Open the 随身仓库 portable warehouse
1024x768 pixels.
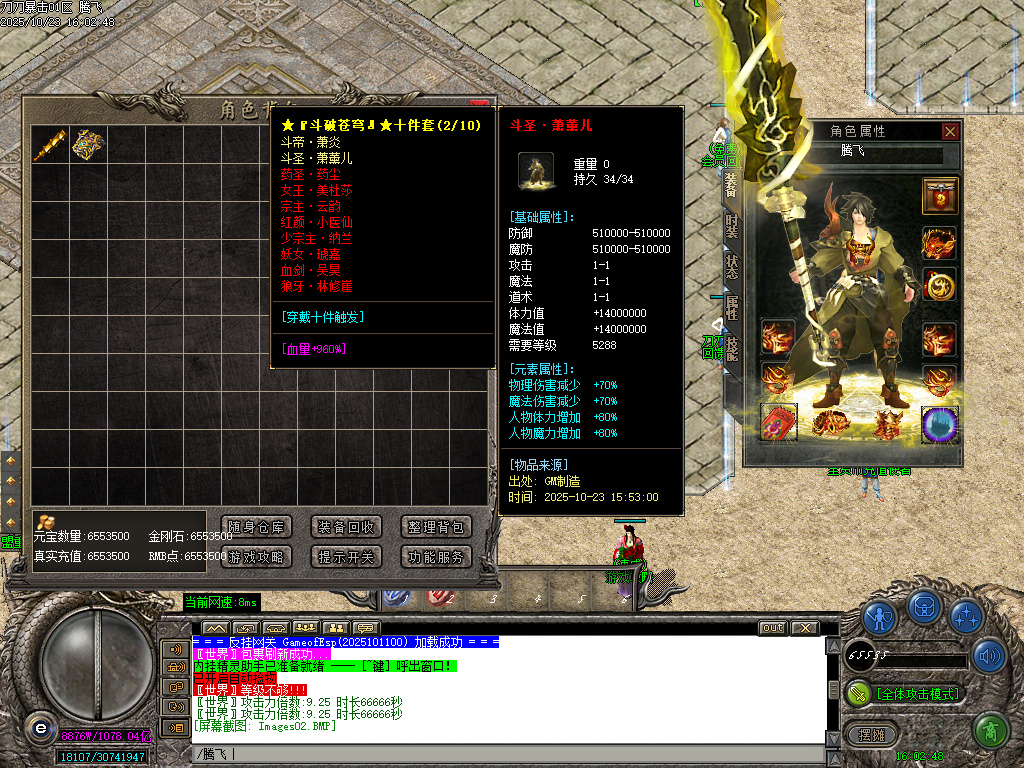click(256, 527)
